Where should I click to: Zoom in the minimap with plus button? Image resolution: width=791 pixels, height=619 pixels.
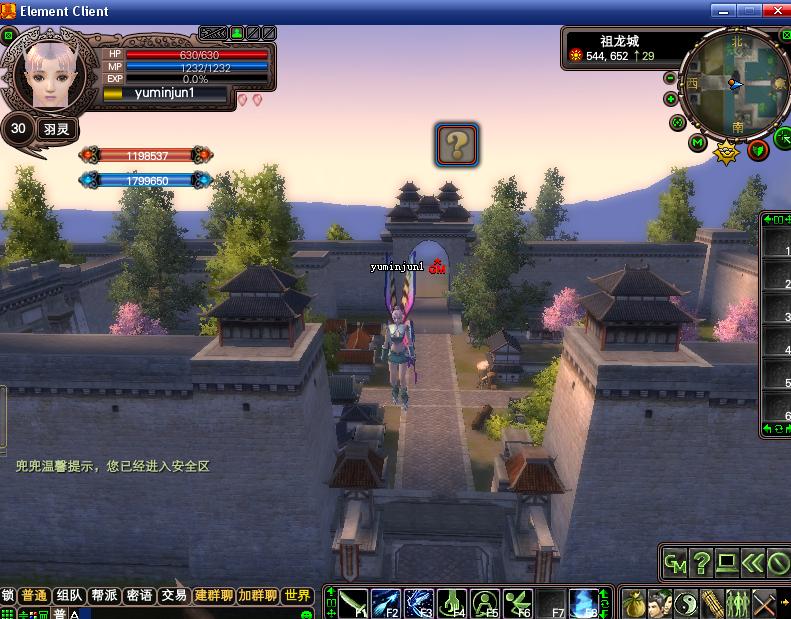pos(670,99)
